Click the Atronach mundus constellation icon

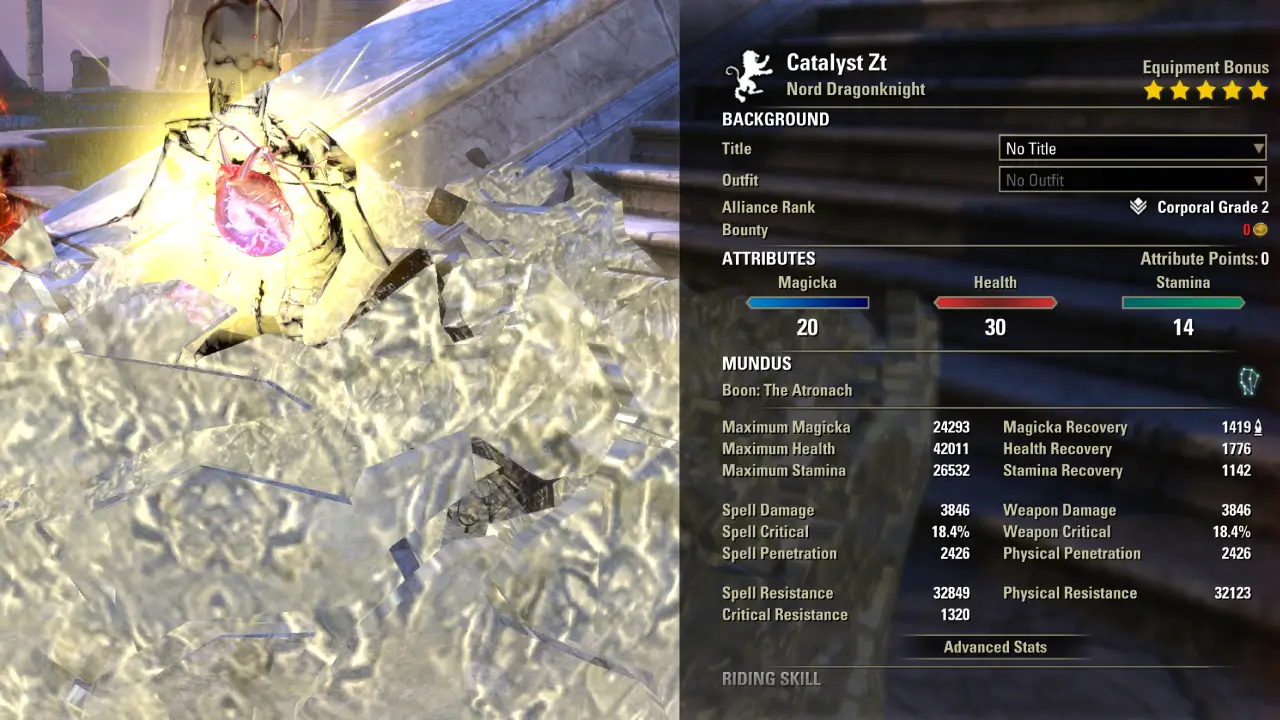1249,381
